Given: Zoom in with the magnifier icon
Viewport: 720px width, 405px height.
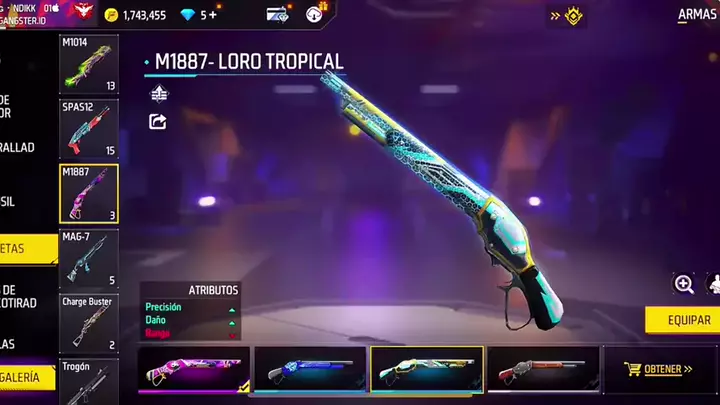Looking at the screenshot, I should 684,284.
